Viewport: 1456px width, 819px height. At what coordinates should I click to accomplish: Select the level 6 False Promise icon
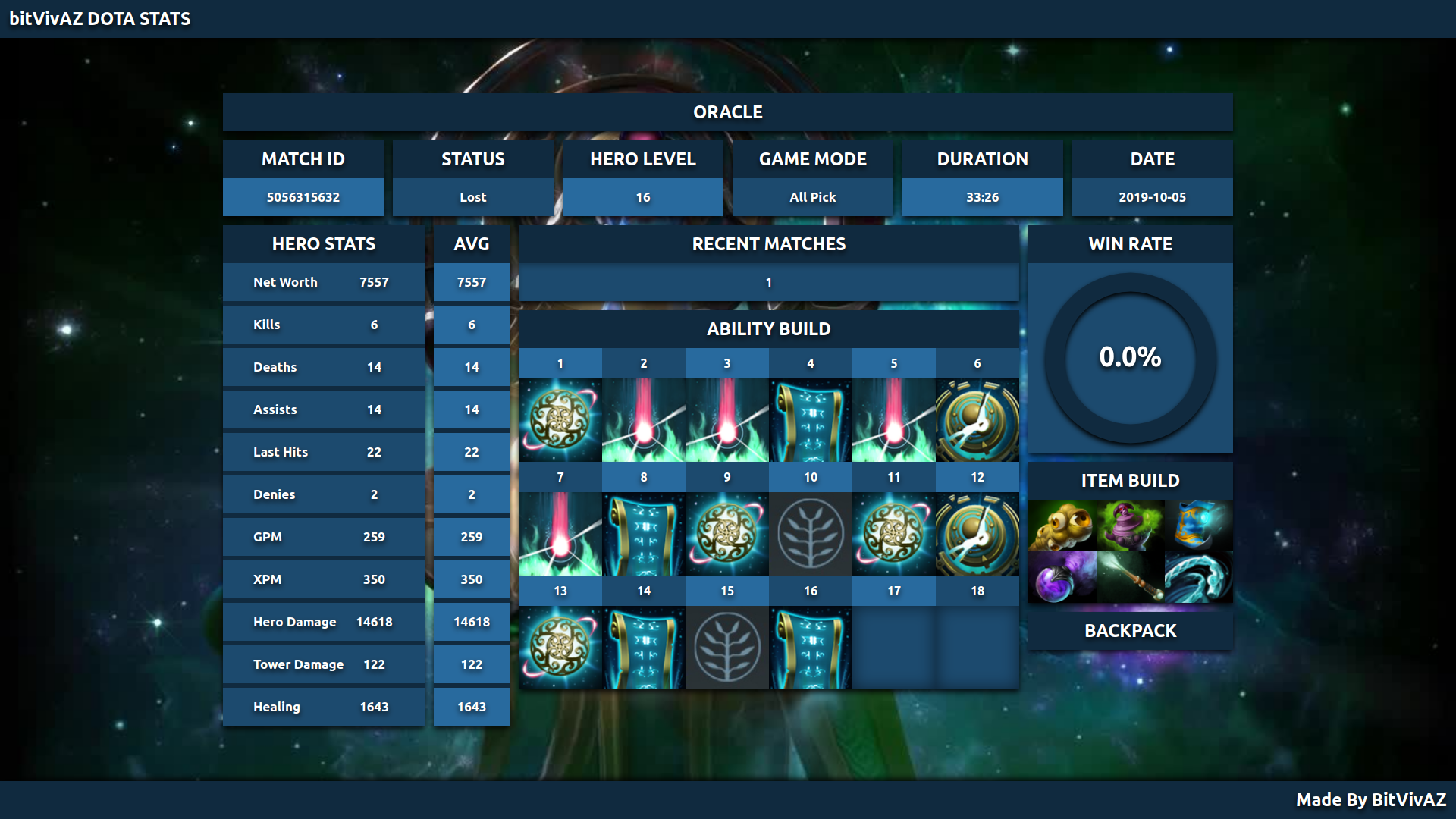pos(977,420)
